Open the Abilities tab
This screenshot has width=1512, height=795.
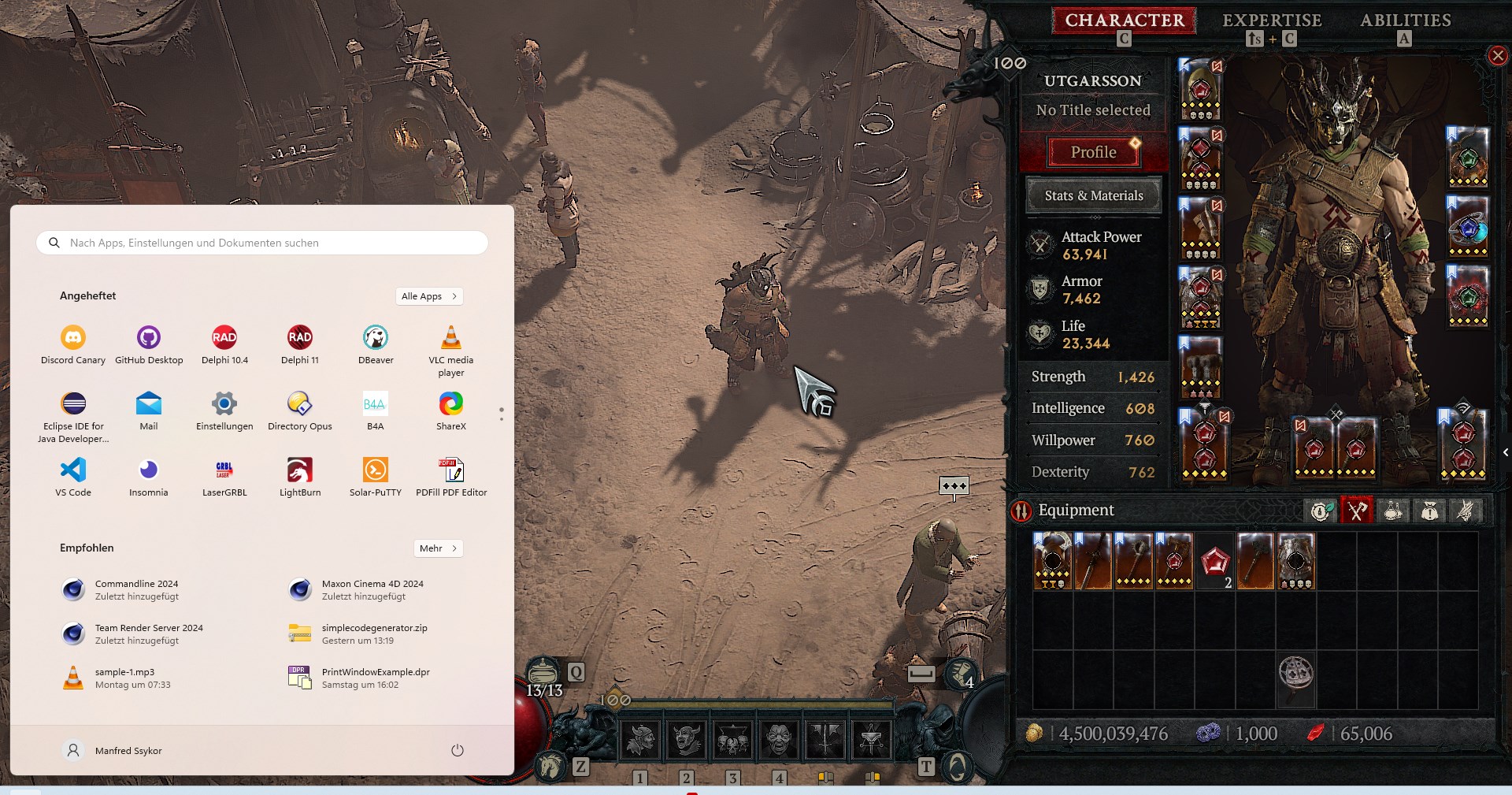pyautogui.click(x=1405, y=20)
